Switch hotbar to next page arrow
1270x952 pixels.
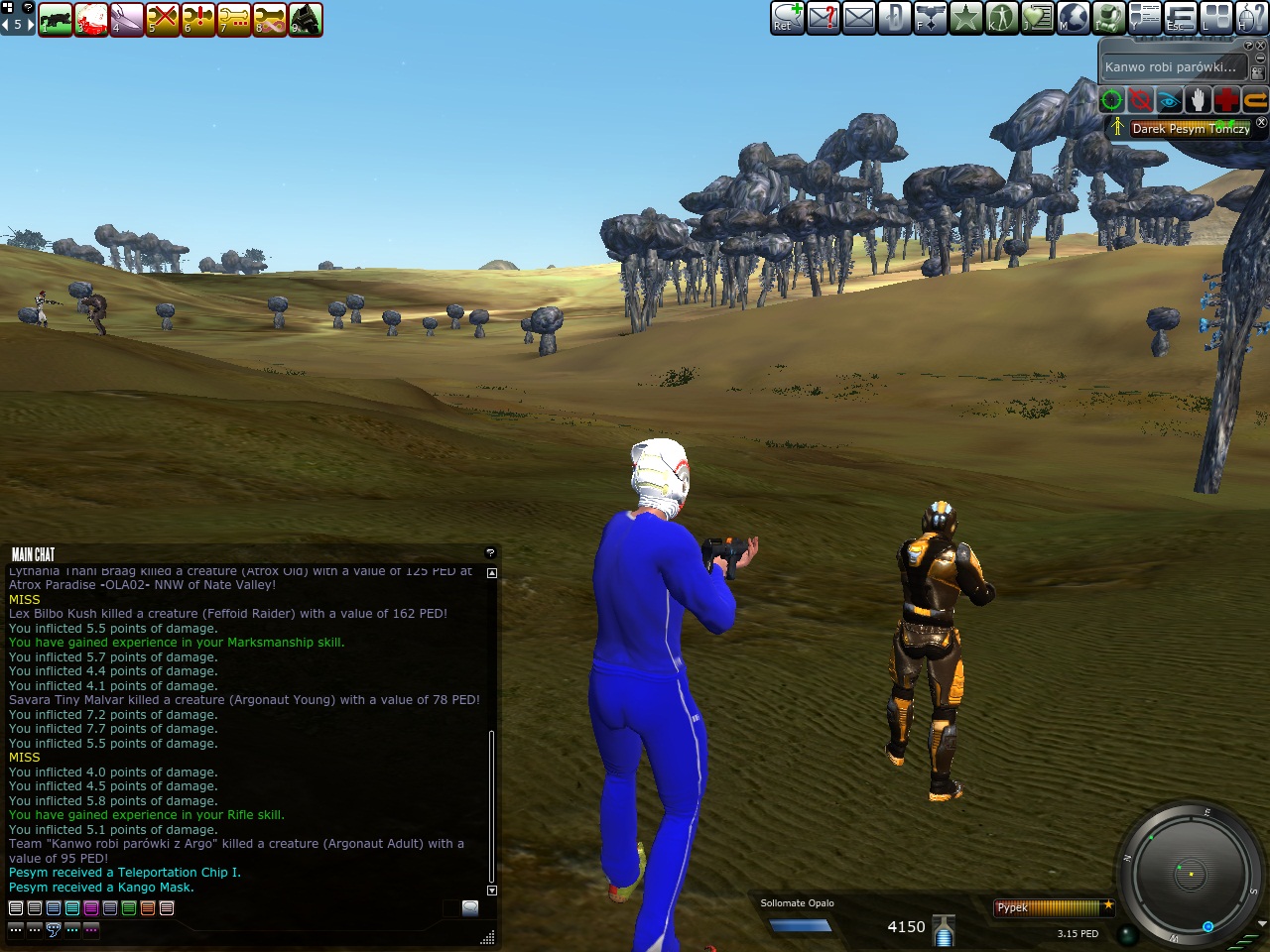pyautogui.click(x=30, y=24)
